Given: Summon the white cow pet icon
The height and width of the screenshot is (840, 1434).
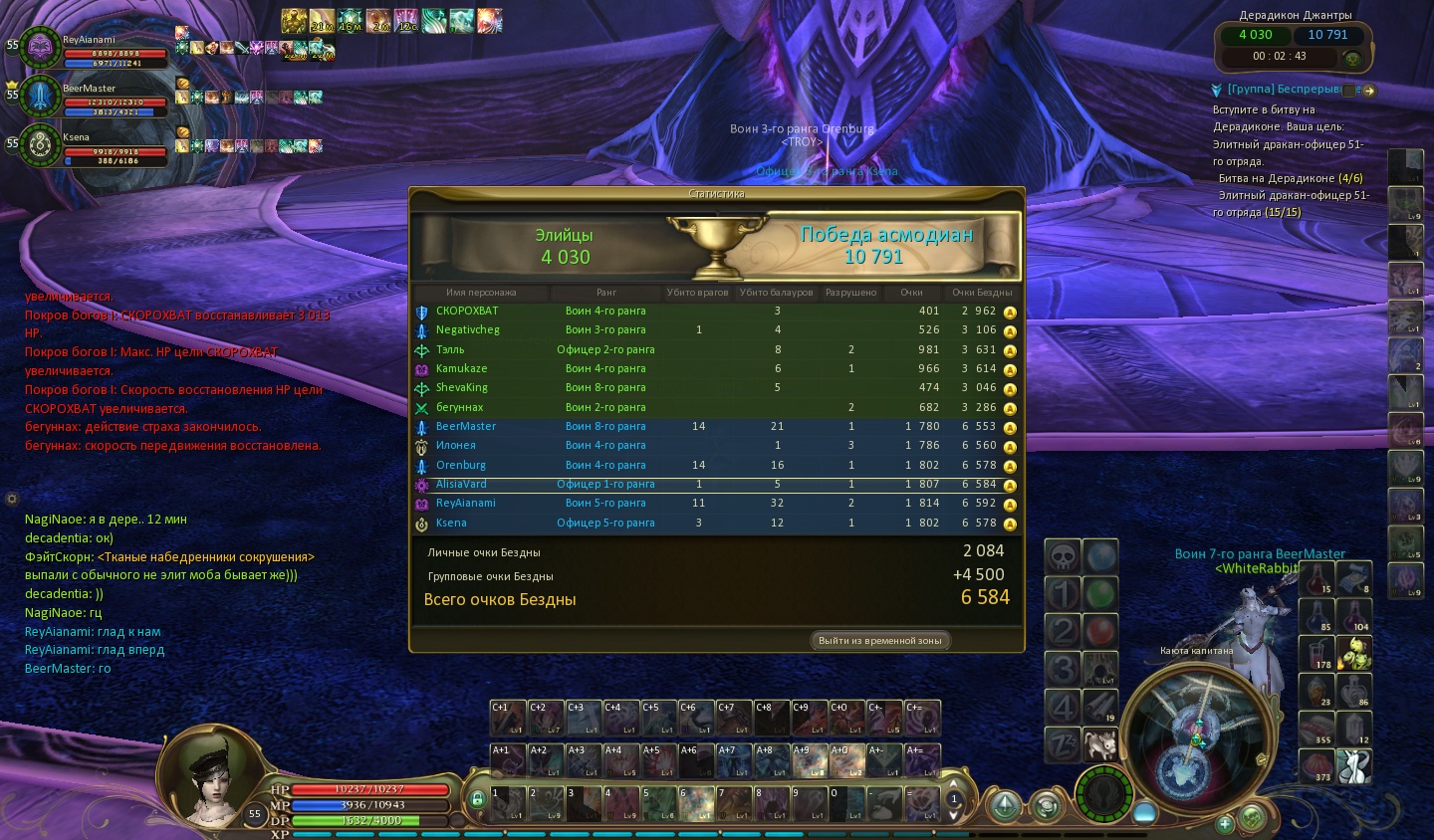Looking at the screenshot, I should (x=1099, y=743).
